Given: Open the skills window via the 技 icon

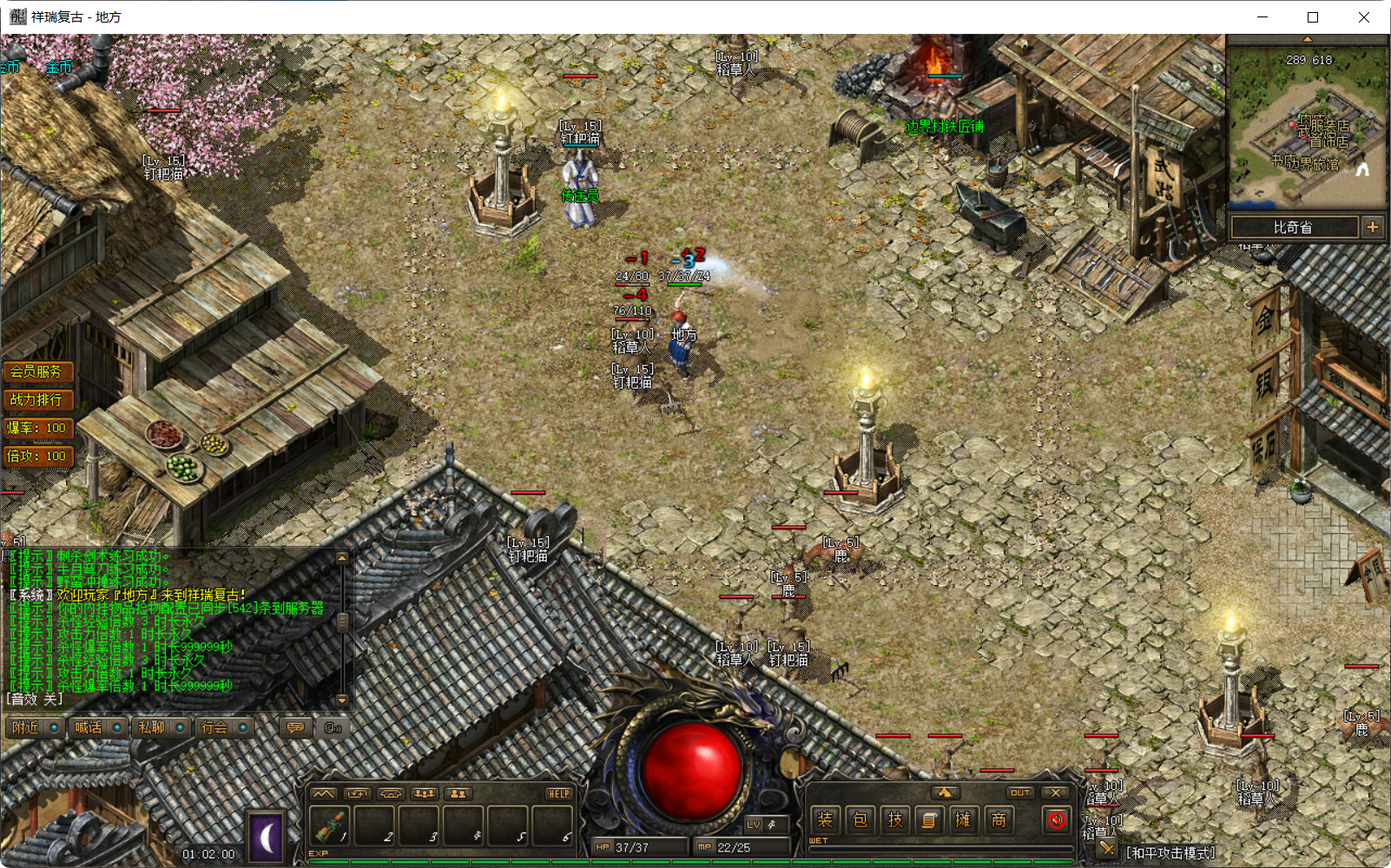Looking at the screenshot, I should coord(895,819).
